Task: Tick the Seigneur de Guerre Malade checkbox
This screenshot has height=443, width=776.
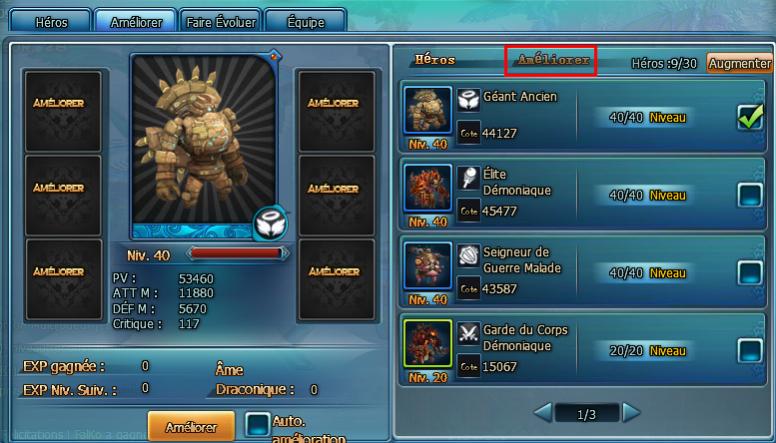Action: 750,272
